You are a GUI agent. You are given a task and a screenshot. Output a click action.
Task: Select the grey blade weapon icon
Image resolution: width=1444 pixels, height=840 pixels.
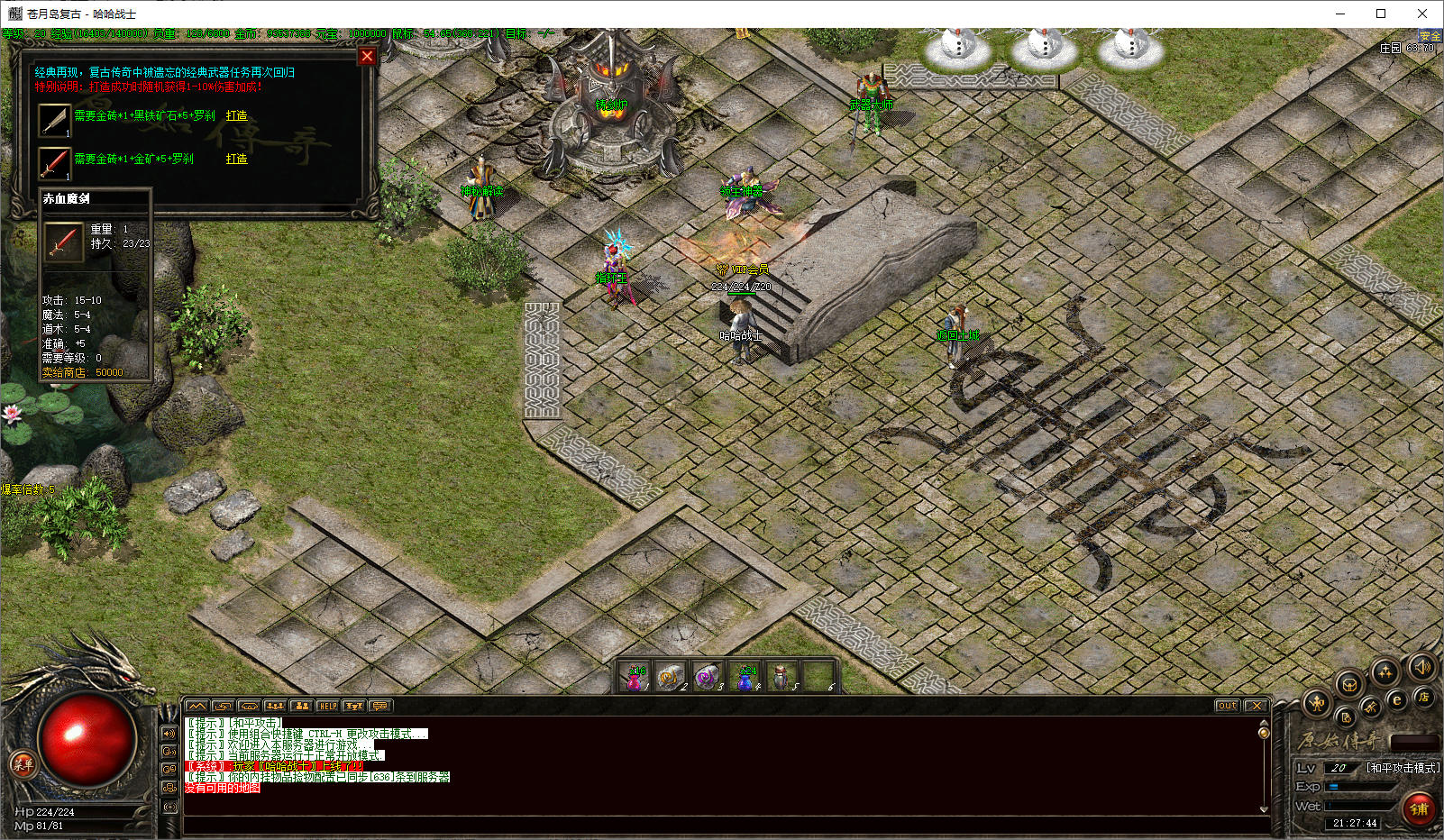(54, 119)
